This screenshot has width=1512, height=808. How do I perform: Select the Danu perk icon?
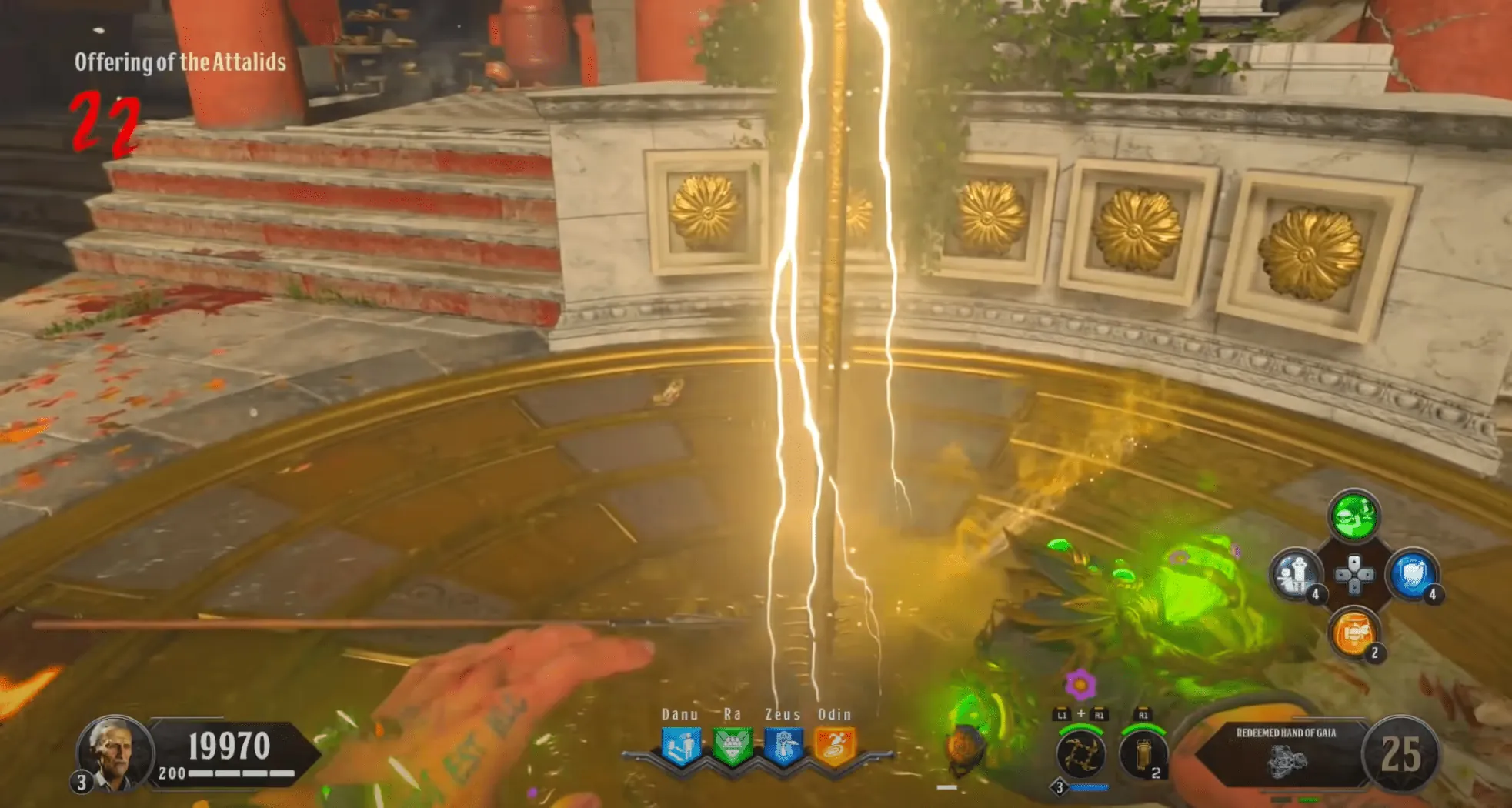680,746
